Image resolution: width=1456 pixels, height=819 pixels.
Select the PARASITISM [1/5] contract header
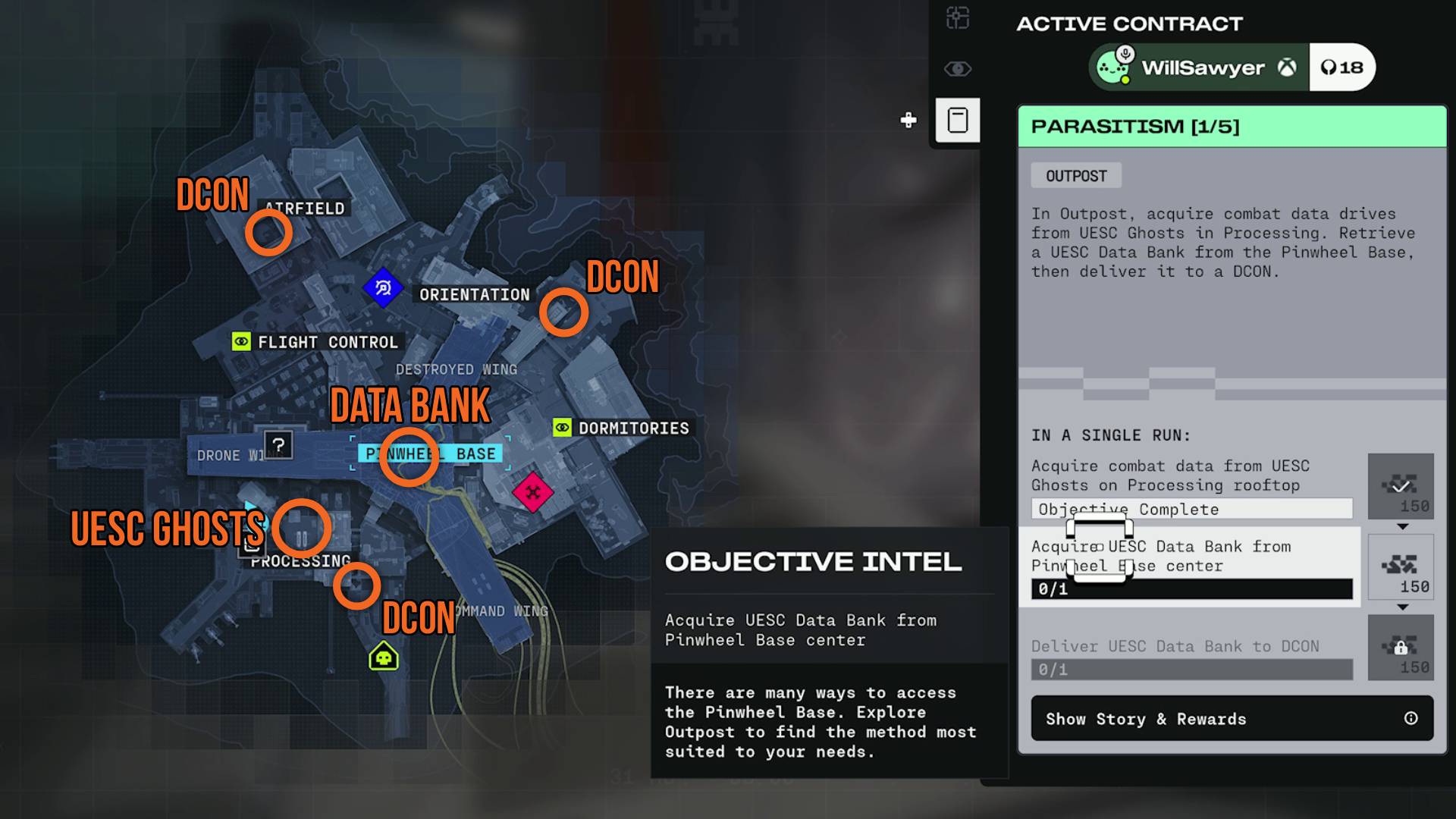[x=1229, y=127]
